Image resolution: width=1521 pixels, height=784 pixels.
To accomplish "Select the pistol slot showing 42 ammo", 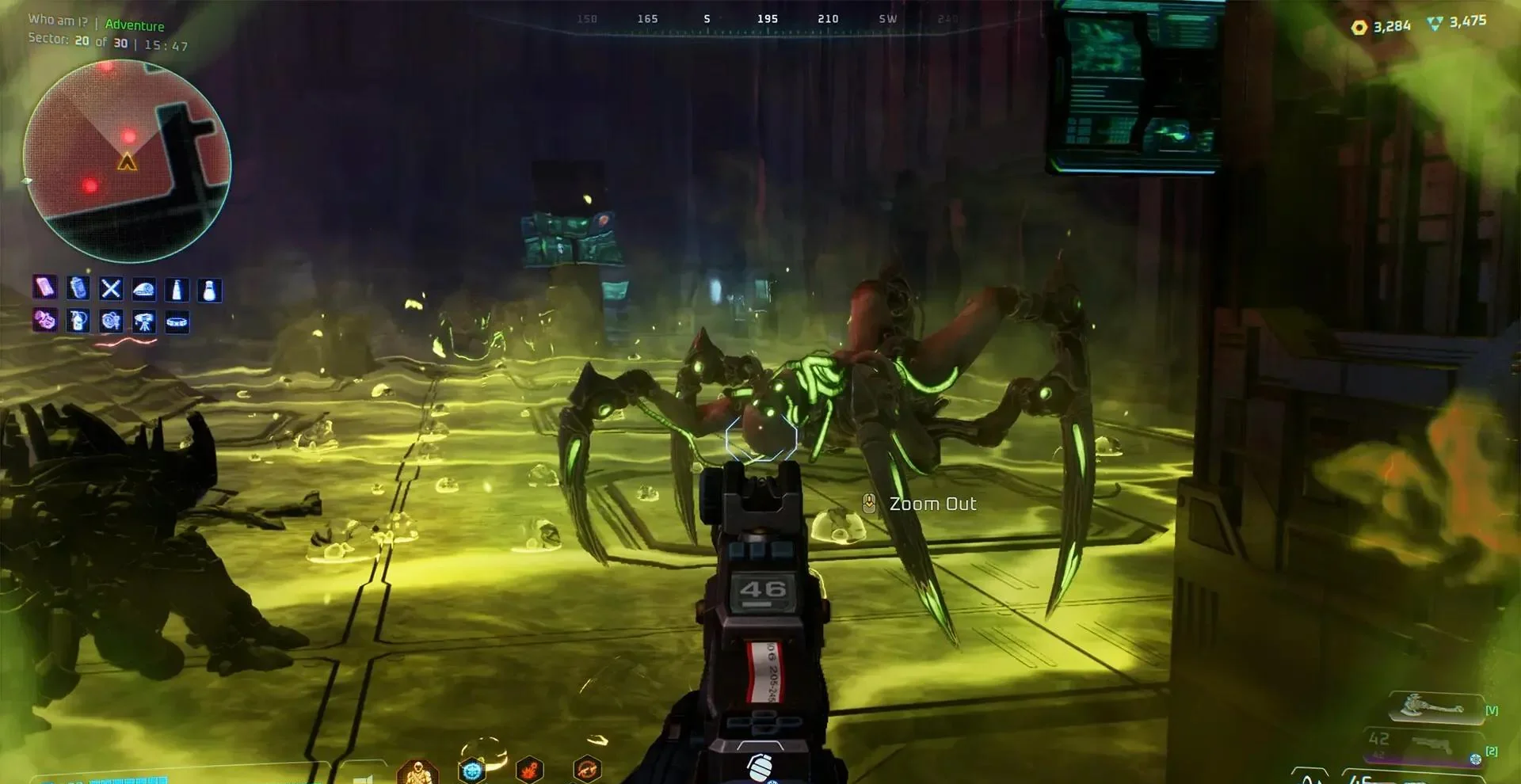I will coord(1424,743).
